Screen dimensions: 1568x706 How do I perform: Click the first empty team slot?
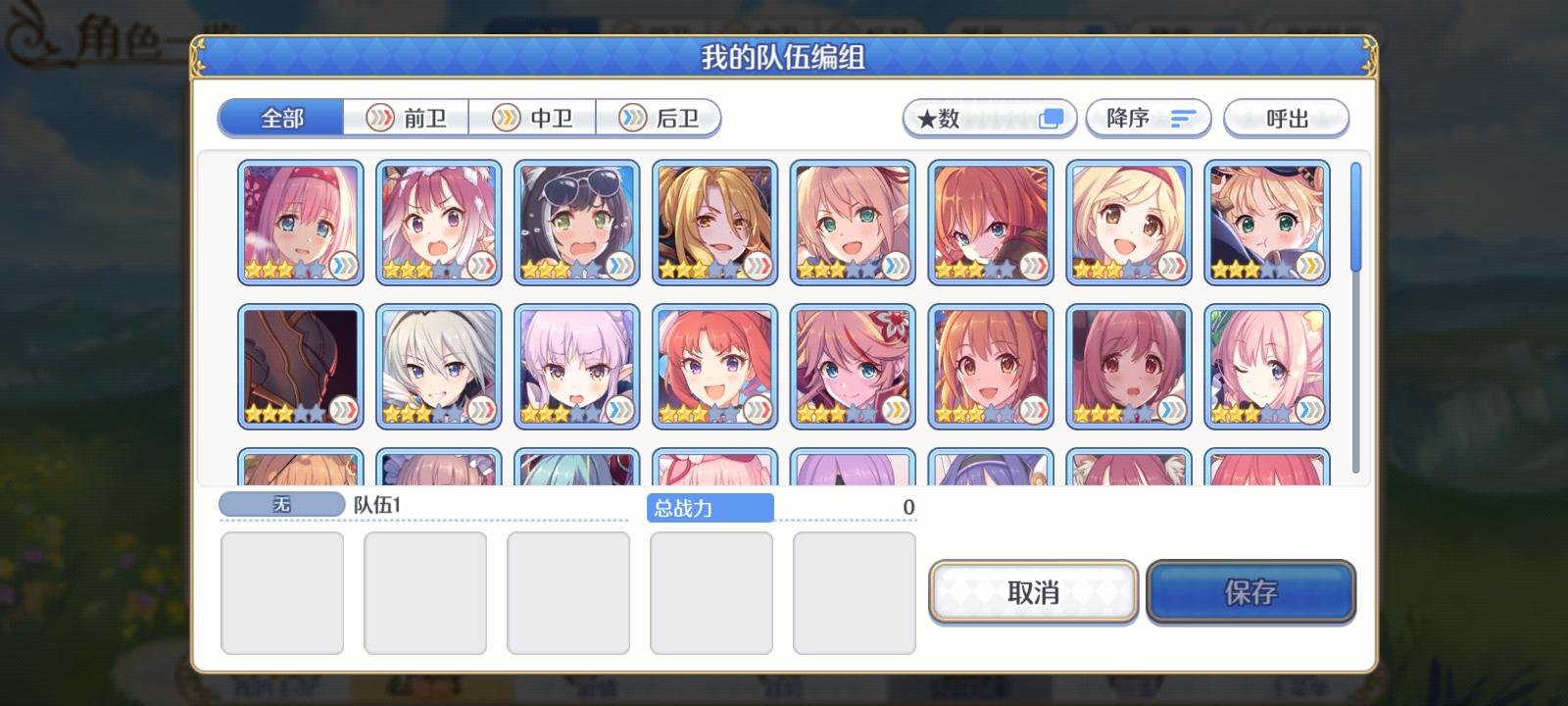click(283, 592)
